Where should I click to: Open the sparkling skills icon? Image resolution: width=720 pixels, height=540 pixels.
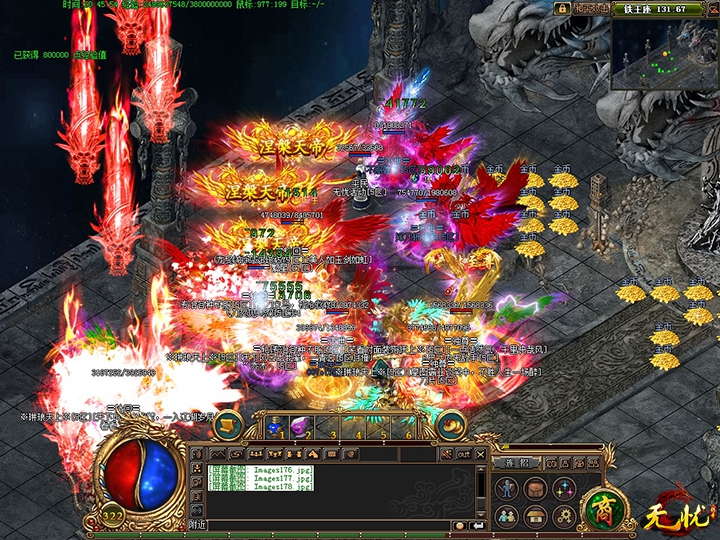564,489
